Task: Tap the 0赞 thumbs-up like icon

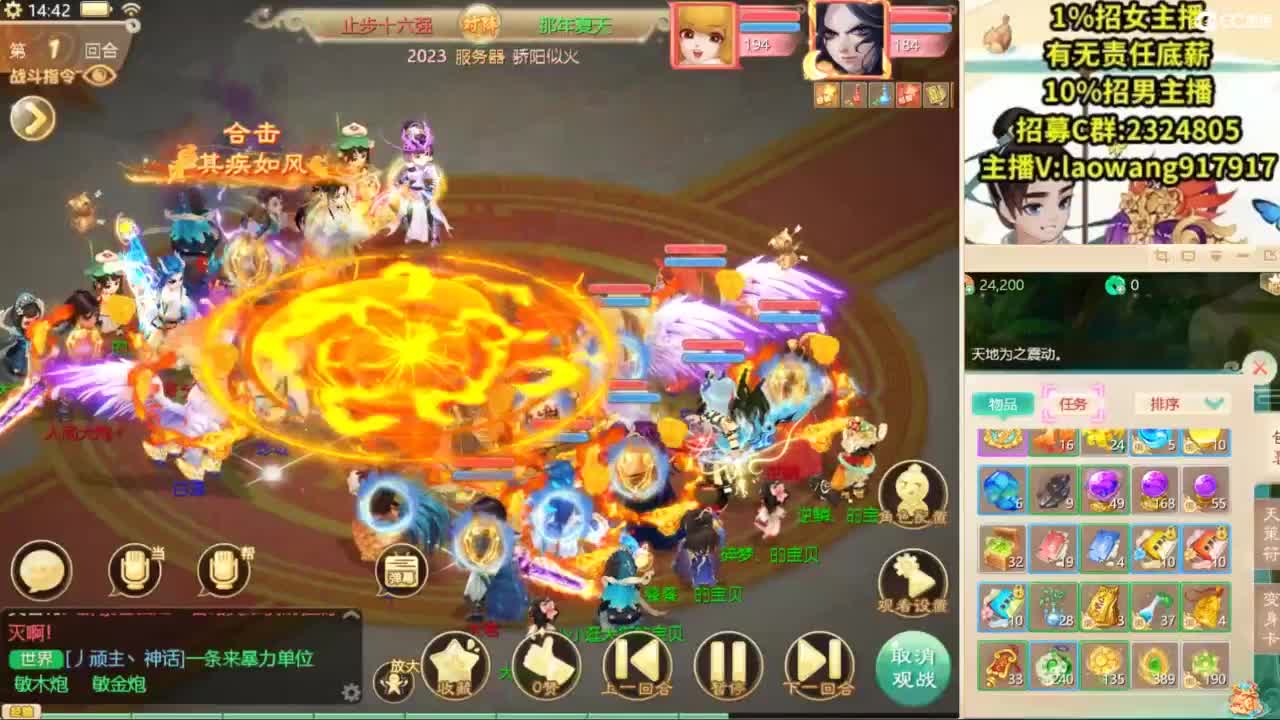Action: [x=545, y=665]
